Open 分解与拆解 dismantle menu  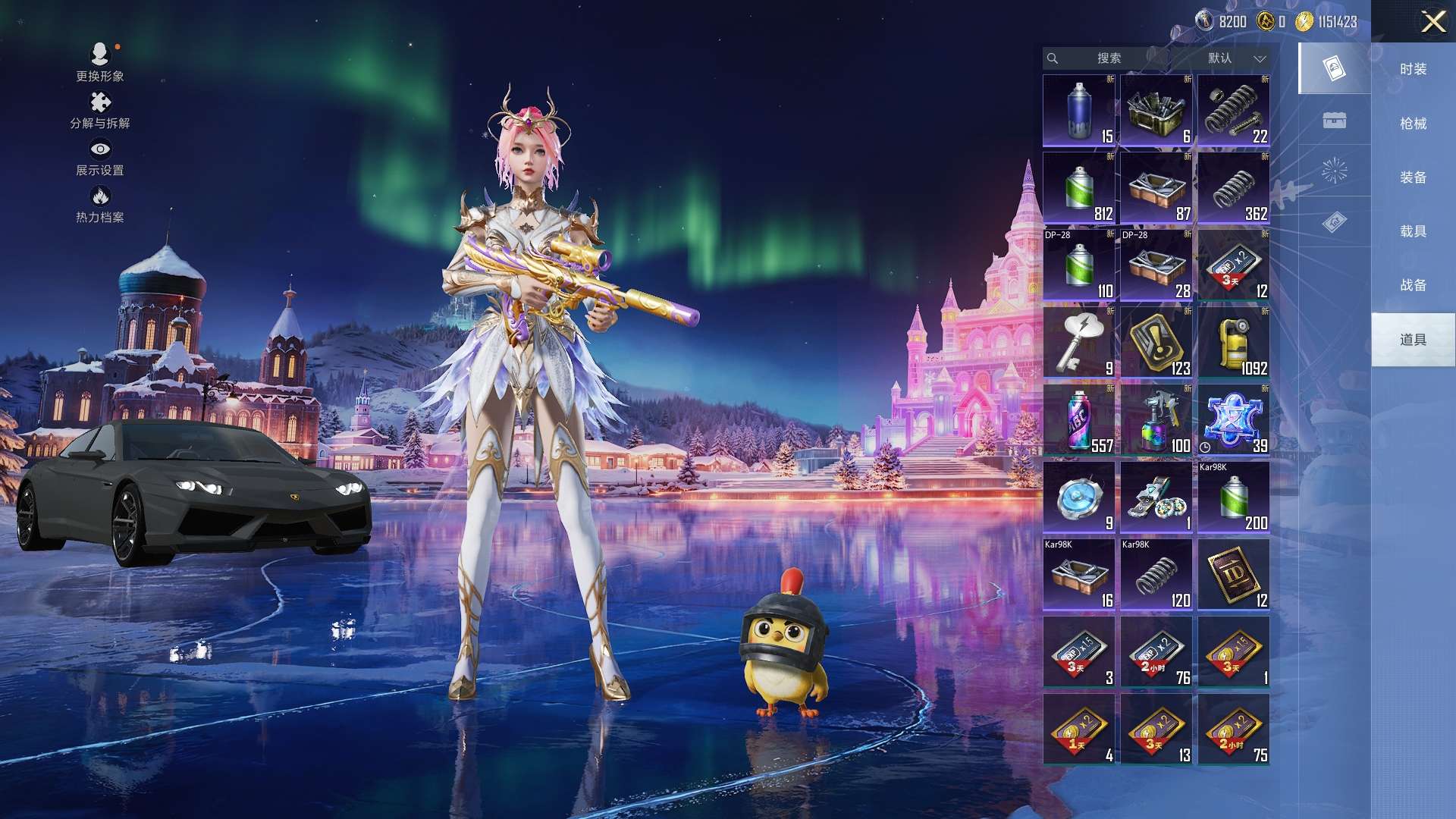pyautogui.click(x=100, y=110)
